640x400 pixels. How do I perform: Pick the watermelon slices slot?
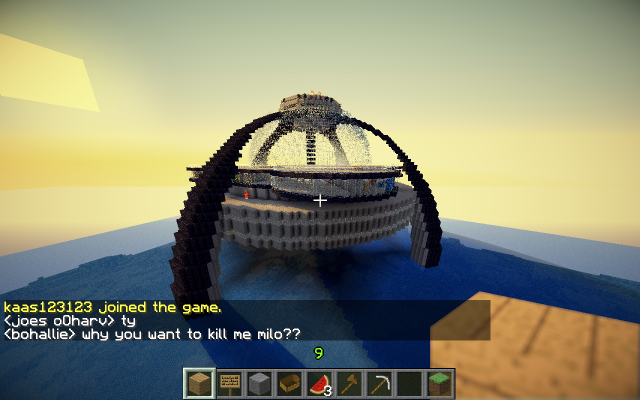pyautogui.click(x=320, y=383)
